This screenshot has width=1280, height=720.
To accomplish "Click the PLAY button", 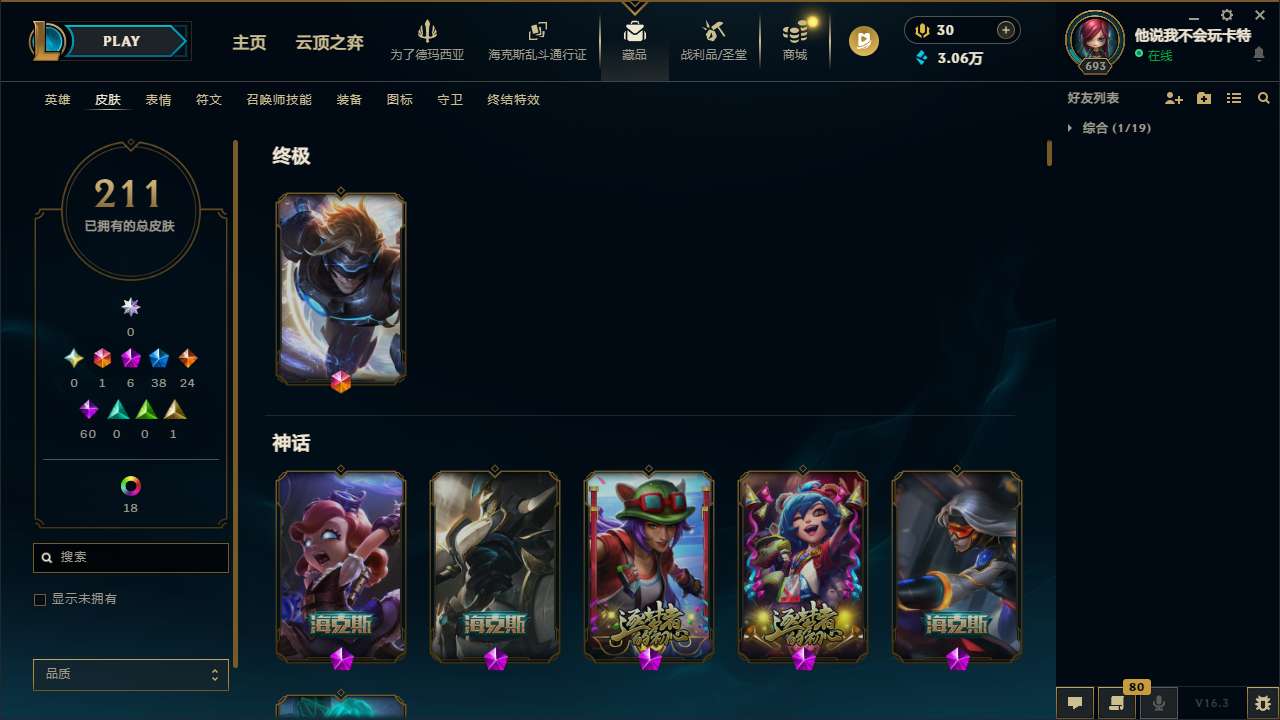I will coord(121,41).
